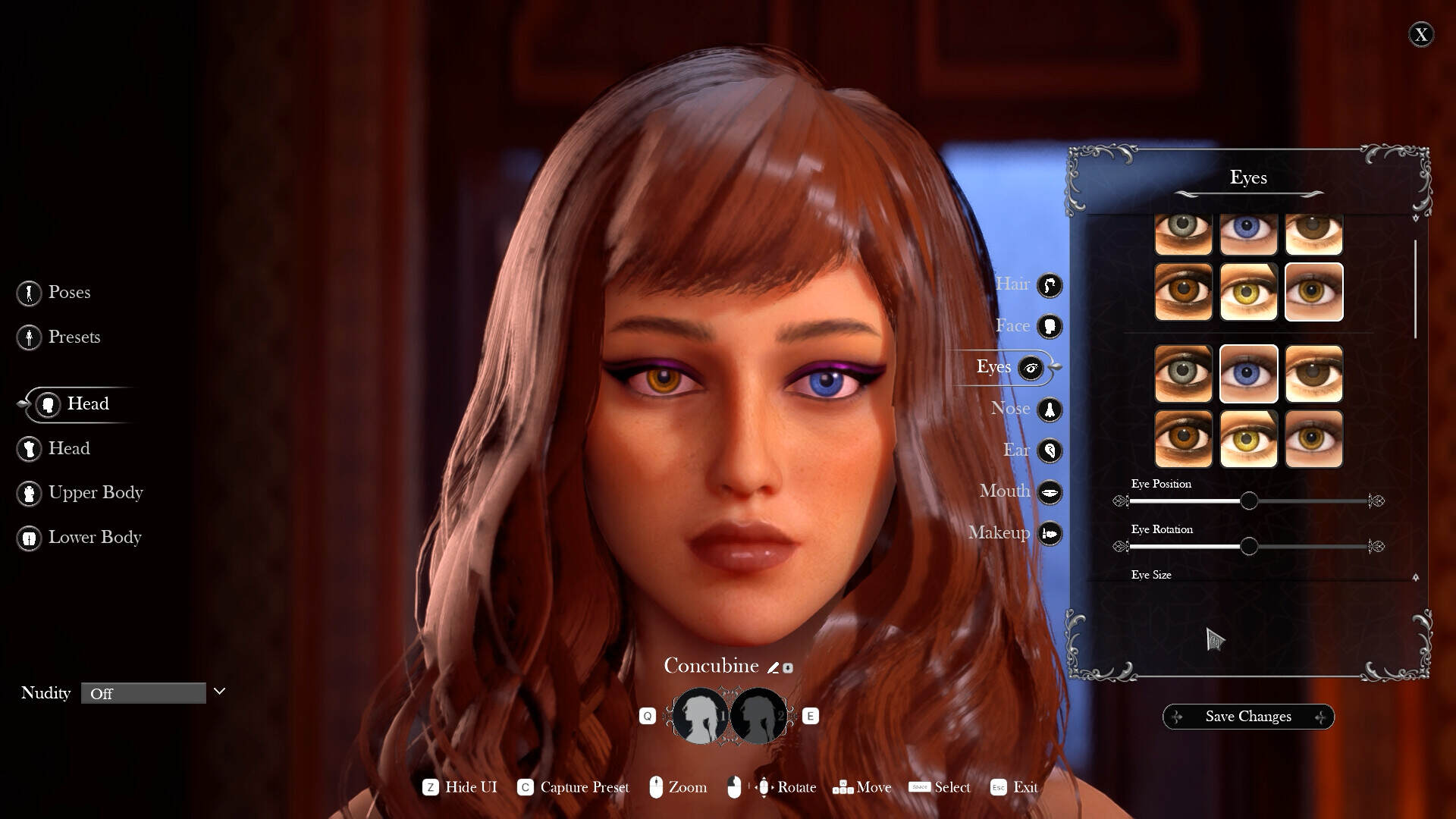Open the Upper Body section icon
Screen dimensions: 1456x819
tap(29, 493)
